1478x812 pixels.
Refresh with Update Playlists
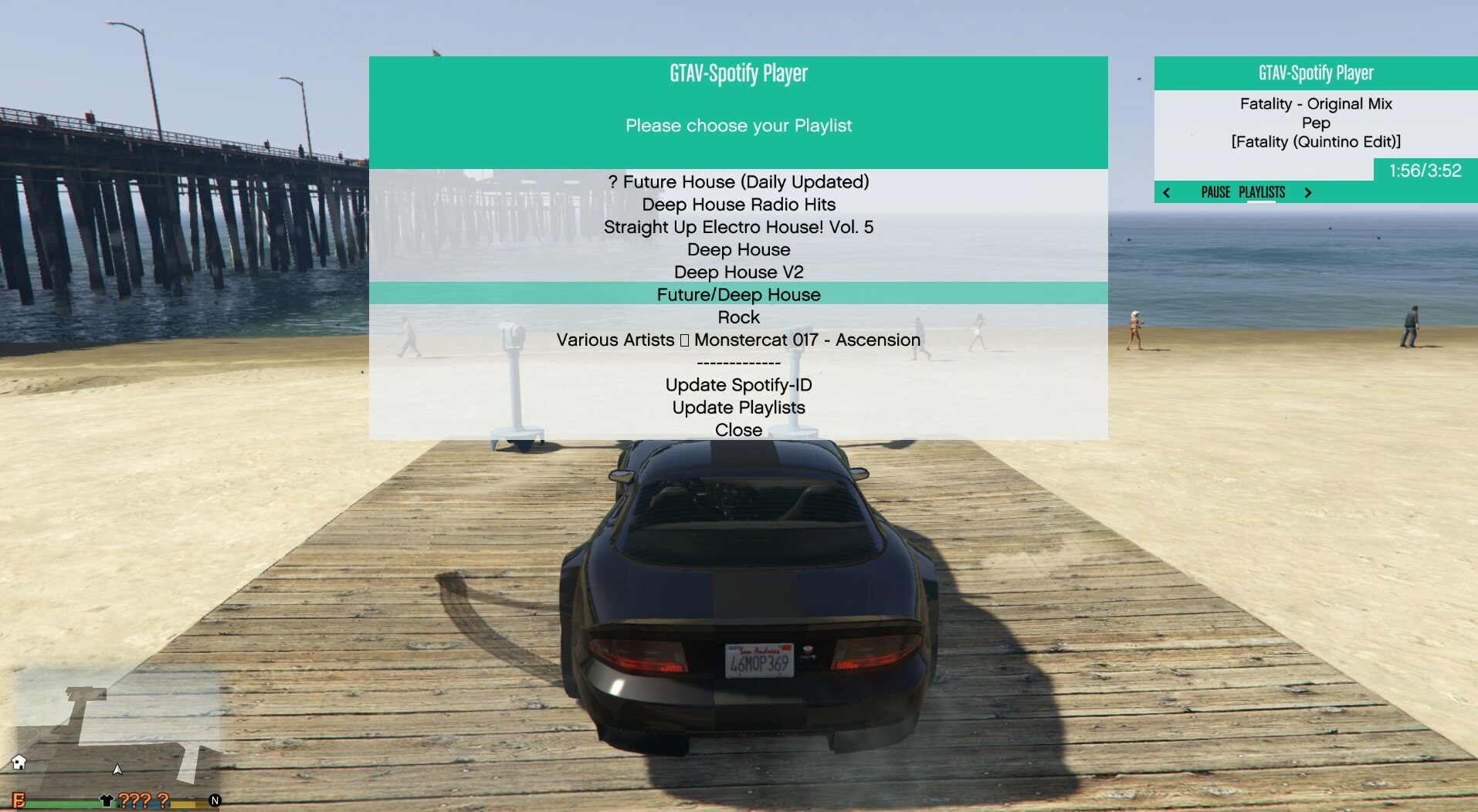(x=738, y=407)
